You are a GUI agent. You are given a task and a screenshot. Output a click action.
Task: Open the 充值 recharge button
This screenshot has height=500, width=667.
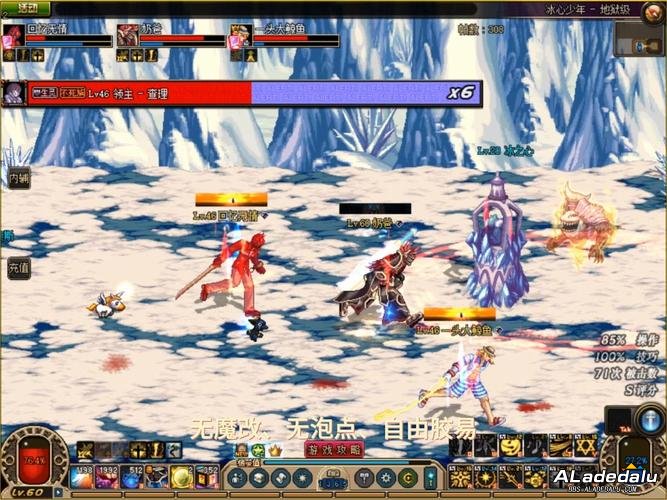point(18,268)
